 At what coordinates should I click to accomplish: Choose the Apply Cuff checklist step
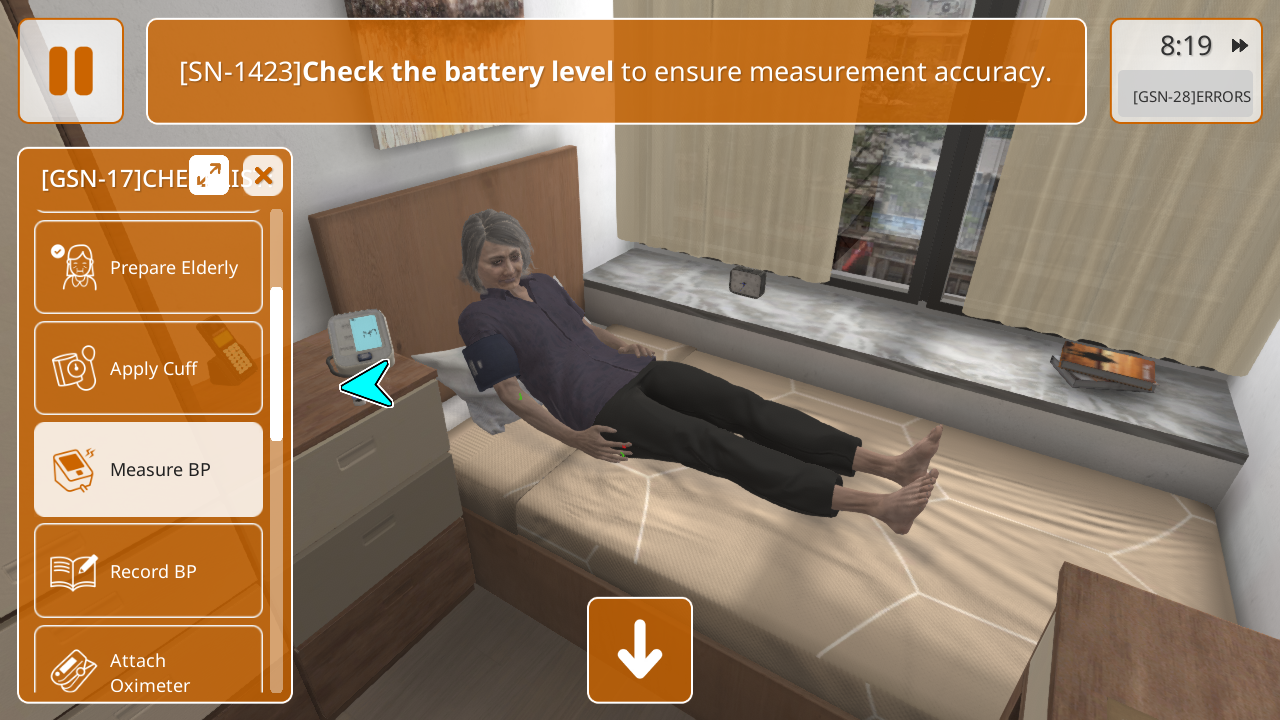tap(149, 368)
